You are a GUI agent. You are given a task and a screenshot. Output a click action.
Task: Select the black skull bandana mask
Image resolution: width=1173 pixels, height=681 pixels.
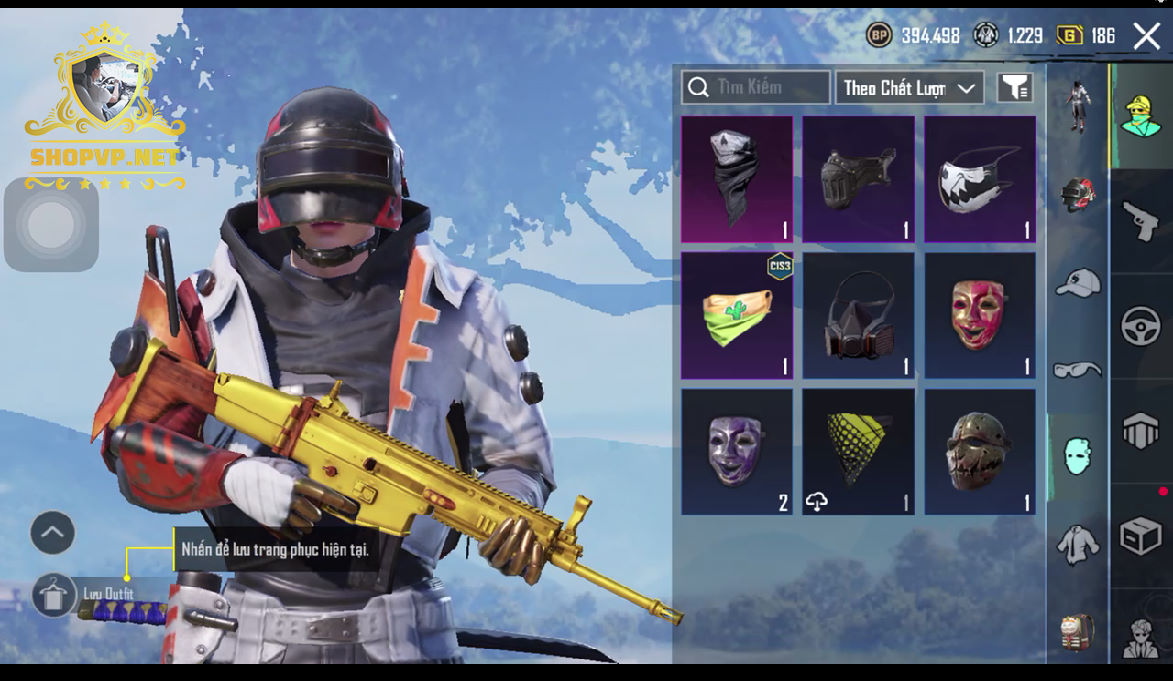737,179
